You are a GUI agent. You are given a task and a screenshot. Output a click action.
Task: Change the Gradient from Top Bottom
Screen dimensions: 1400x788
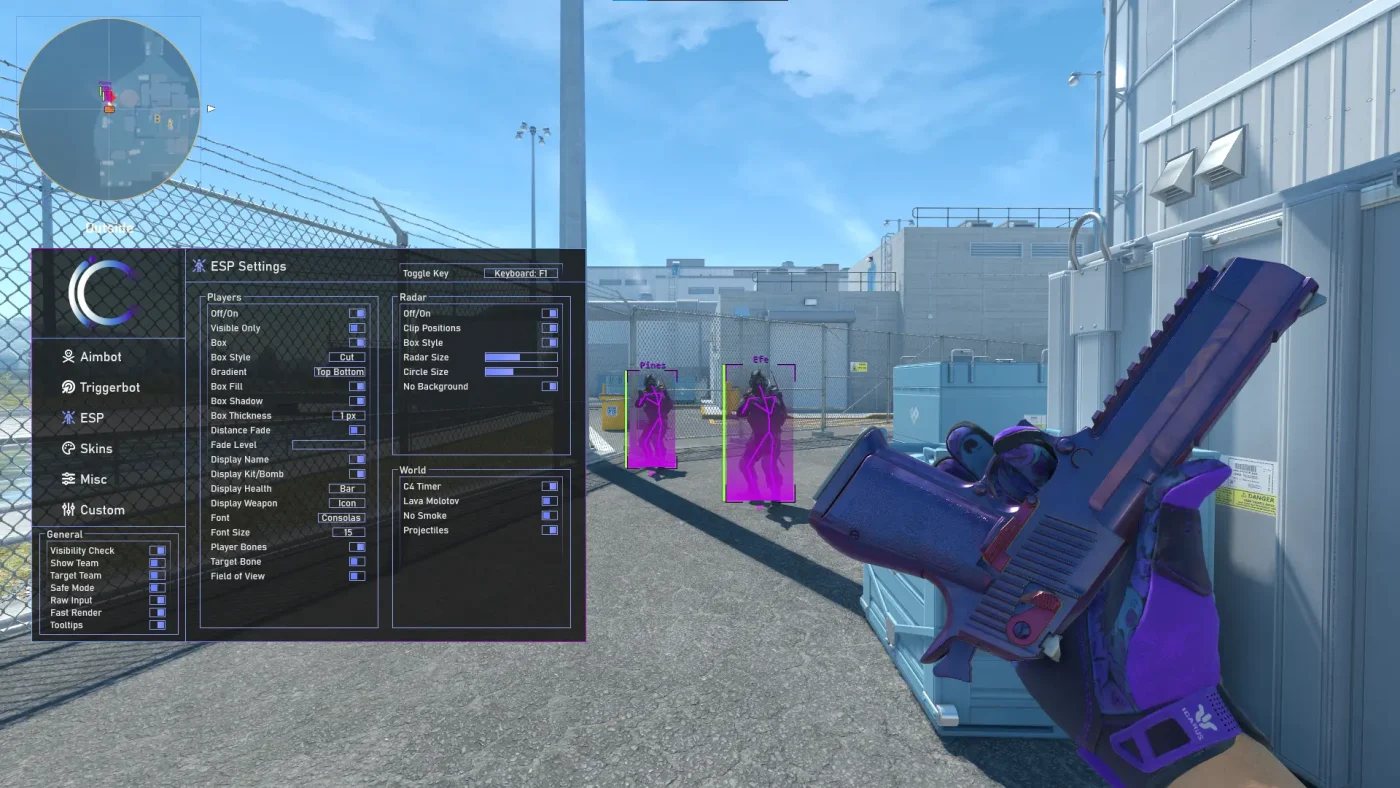[341, 371]
